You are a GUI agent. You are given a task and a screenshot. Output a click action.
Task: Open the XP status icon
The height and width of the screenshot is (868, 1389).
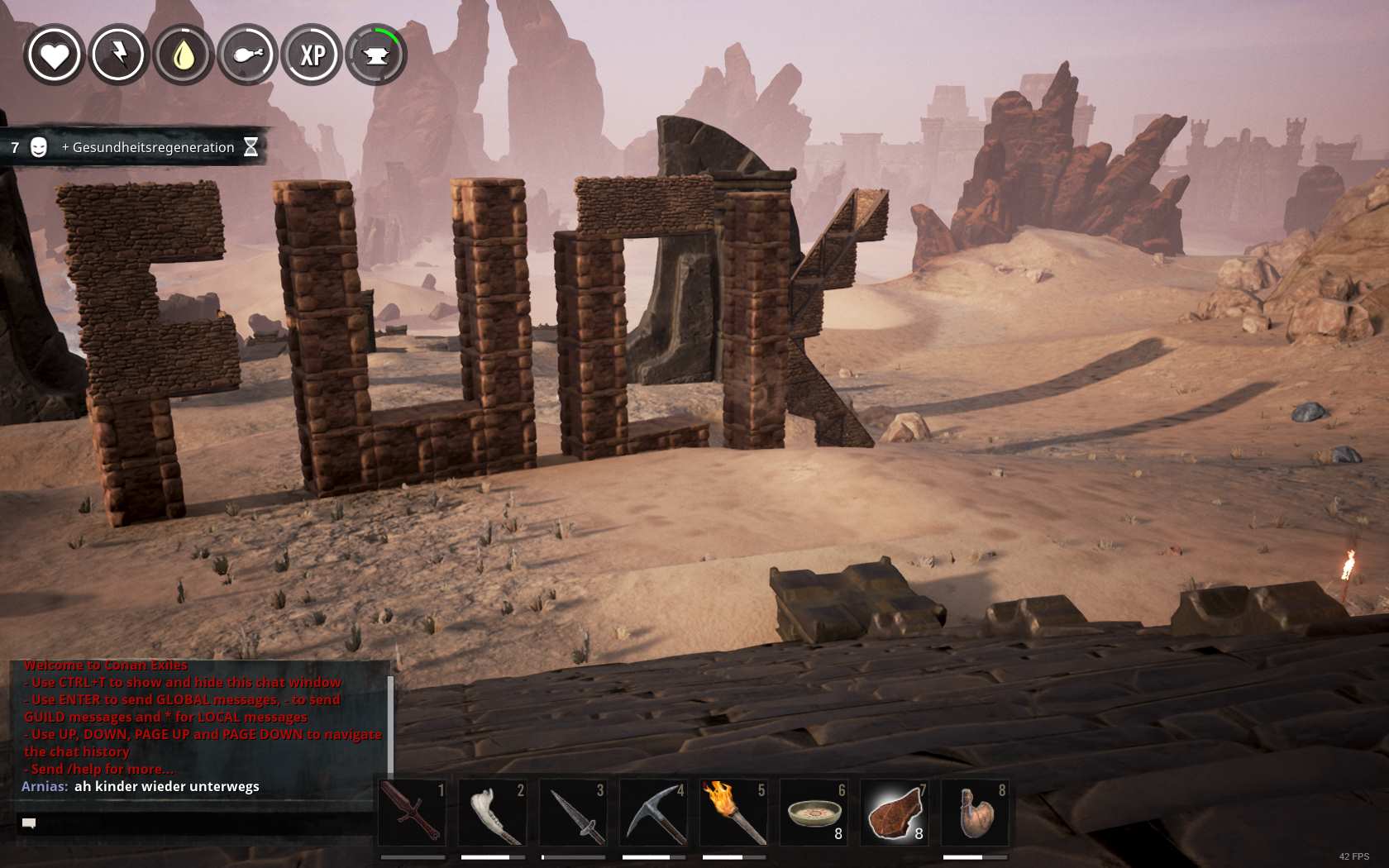point(312,55)
